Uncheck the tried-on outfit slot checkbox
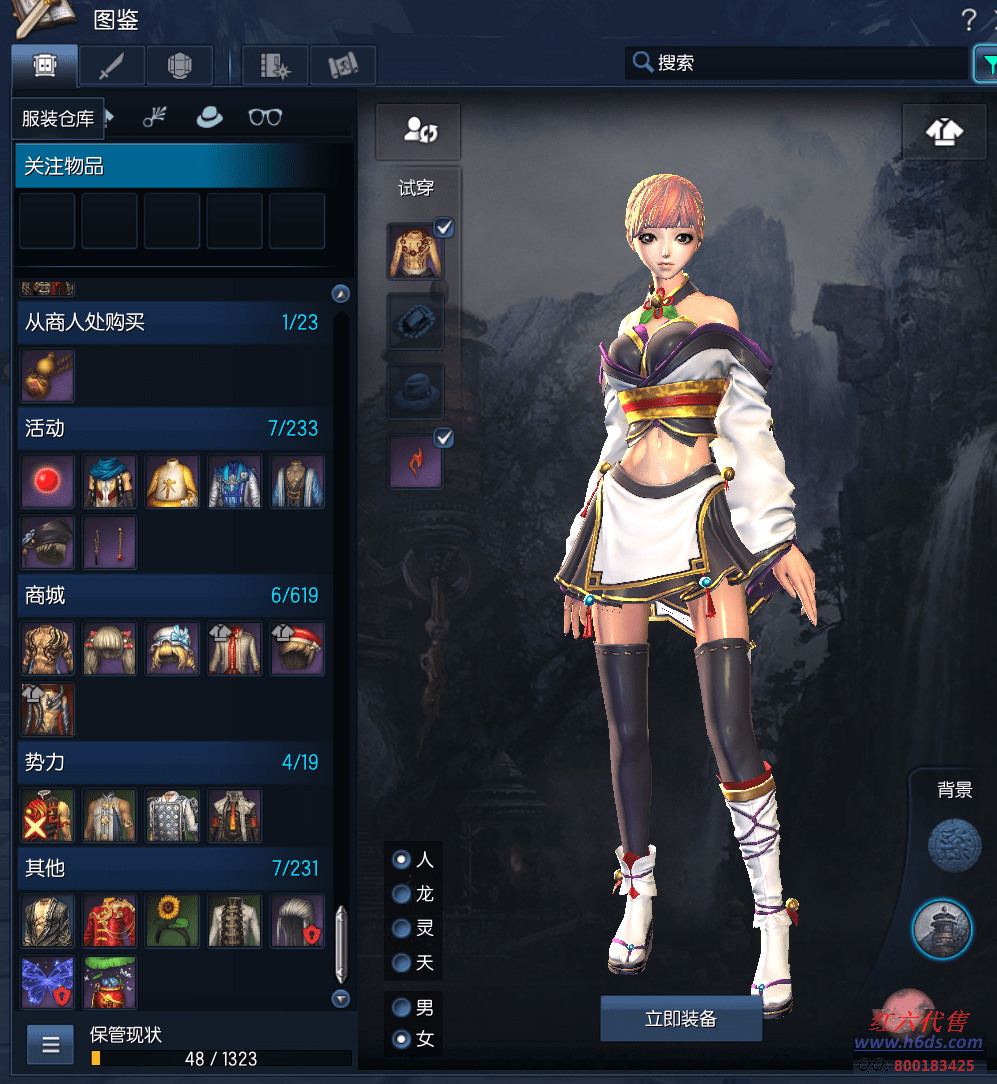This screenshot has height=1084, width=997. coord(445,228)
